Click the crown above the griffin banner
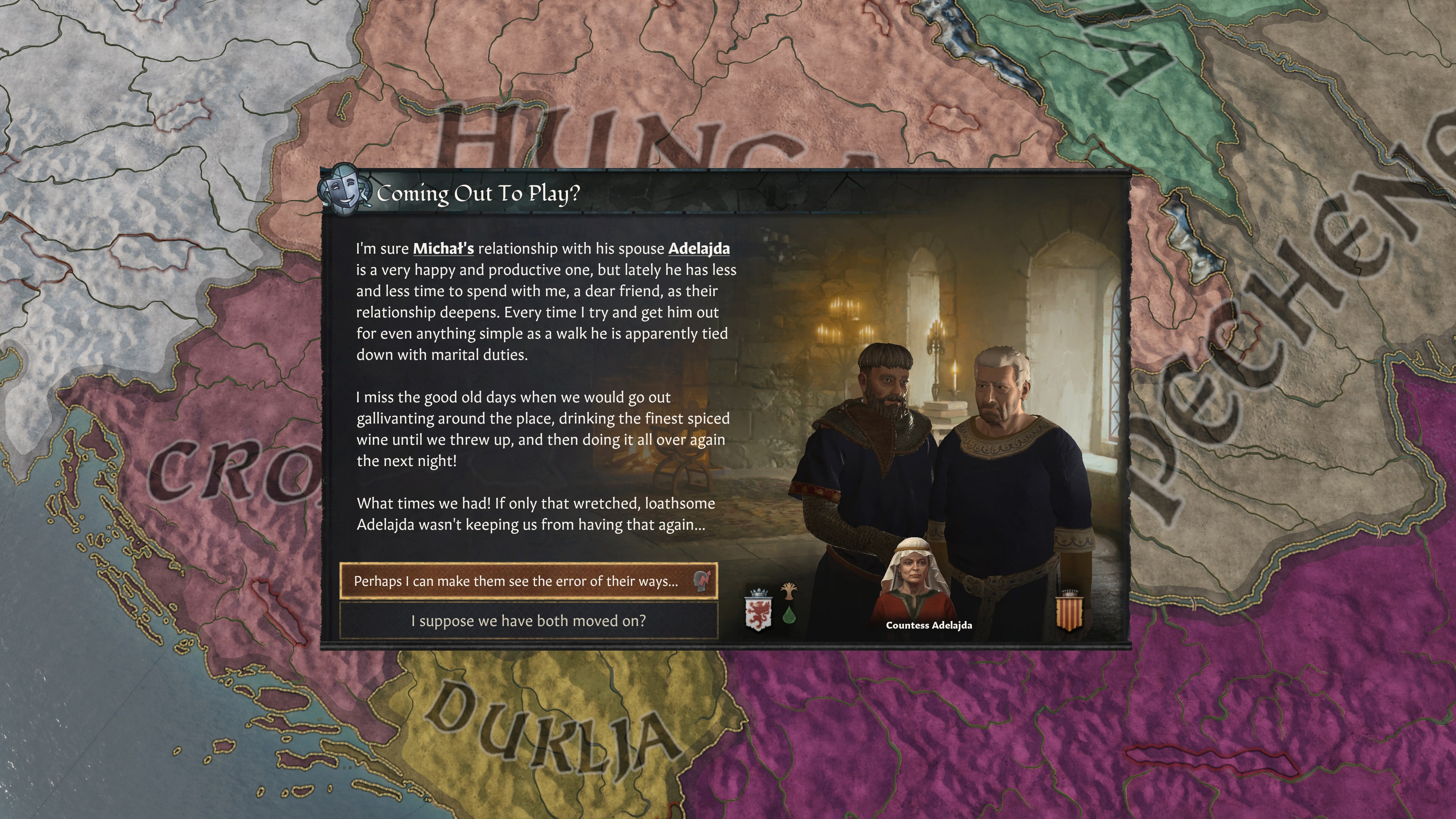 click(x=759, y=593)
